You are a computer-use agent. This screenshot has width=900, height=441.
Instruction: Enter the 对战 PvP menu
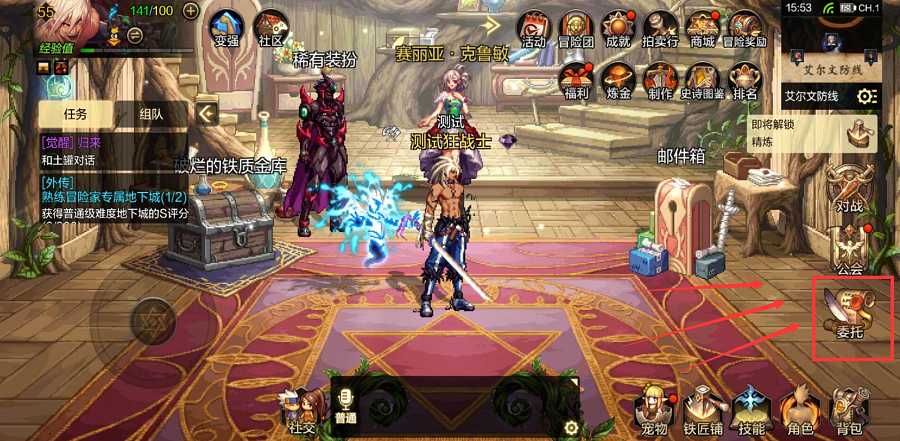849,188
